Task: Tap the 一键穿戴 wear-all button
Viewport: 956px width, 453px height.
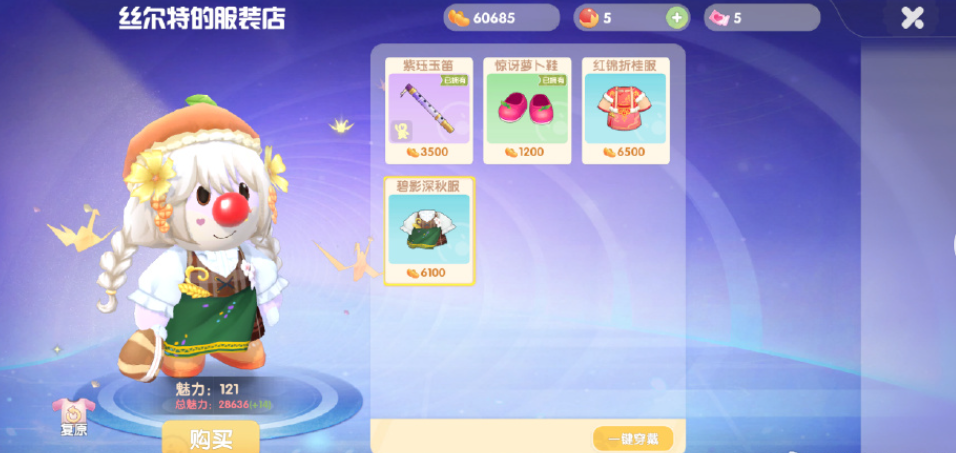Action: 632,438
